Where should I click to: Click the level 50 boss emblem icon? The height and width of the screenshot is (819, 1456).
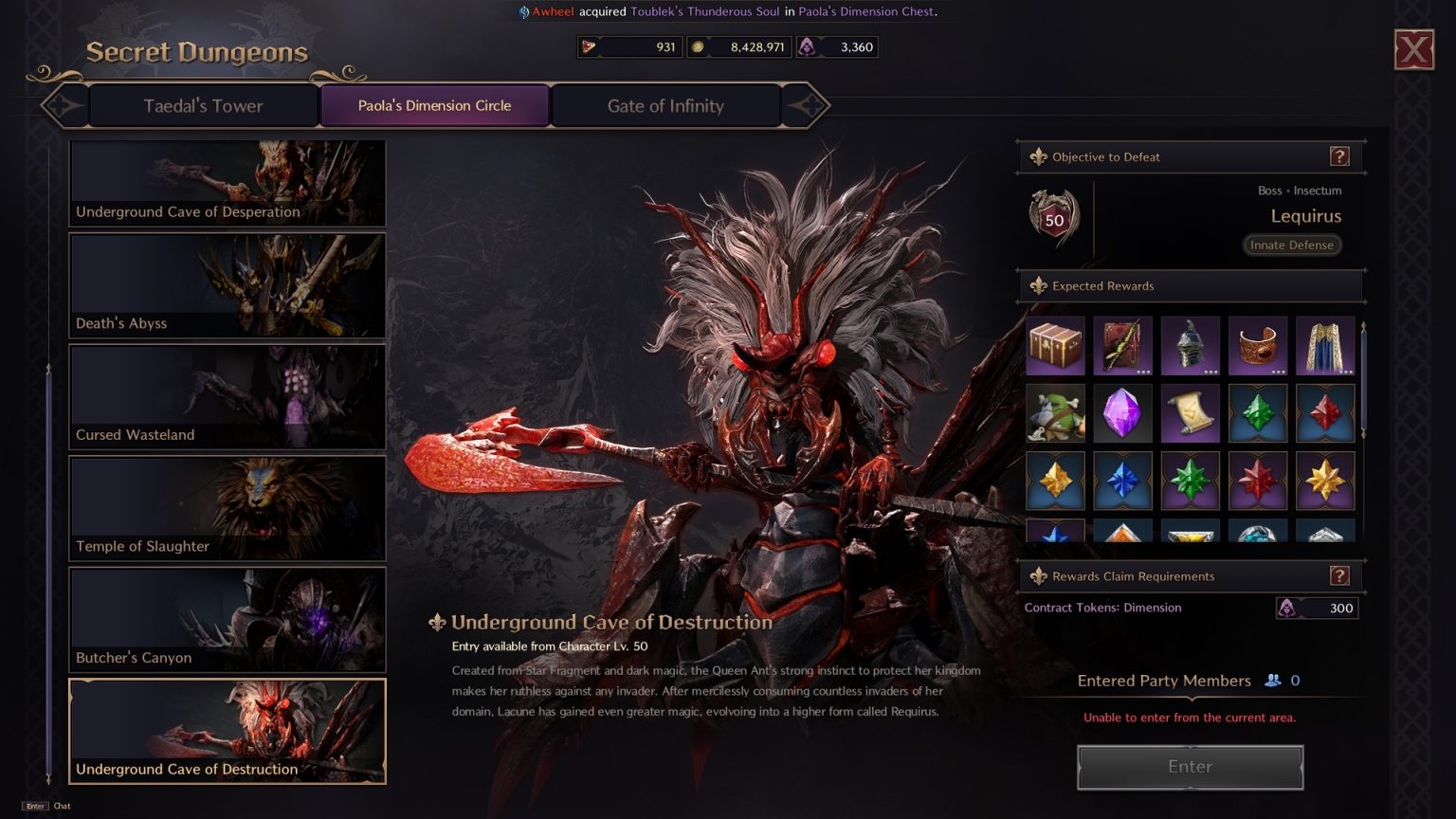[x=1053, y=216]
